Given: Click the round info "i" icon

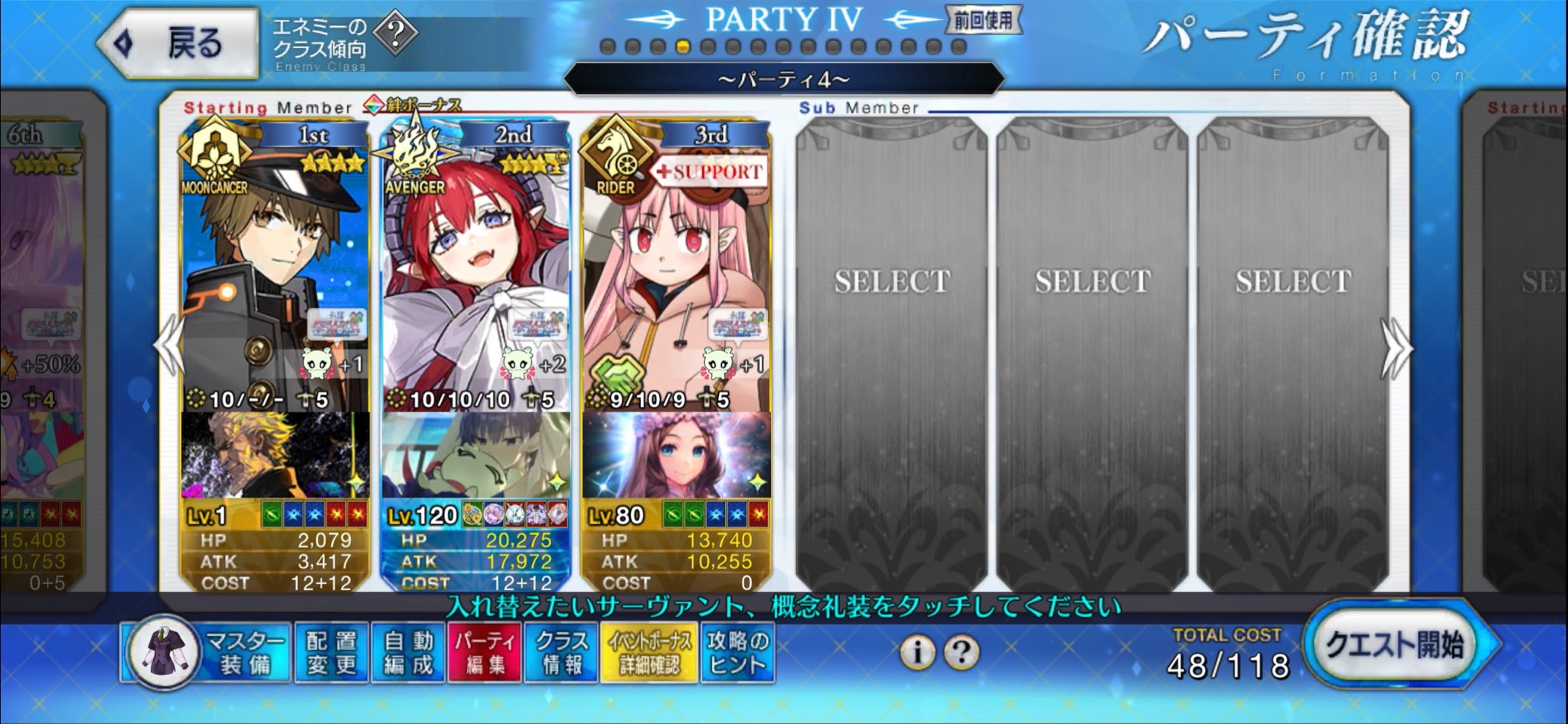Looking at the screenshot, I should point(916,653).
